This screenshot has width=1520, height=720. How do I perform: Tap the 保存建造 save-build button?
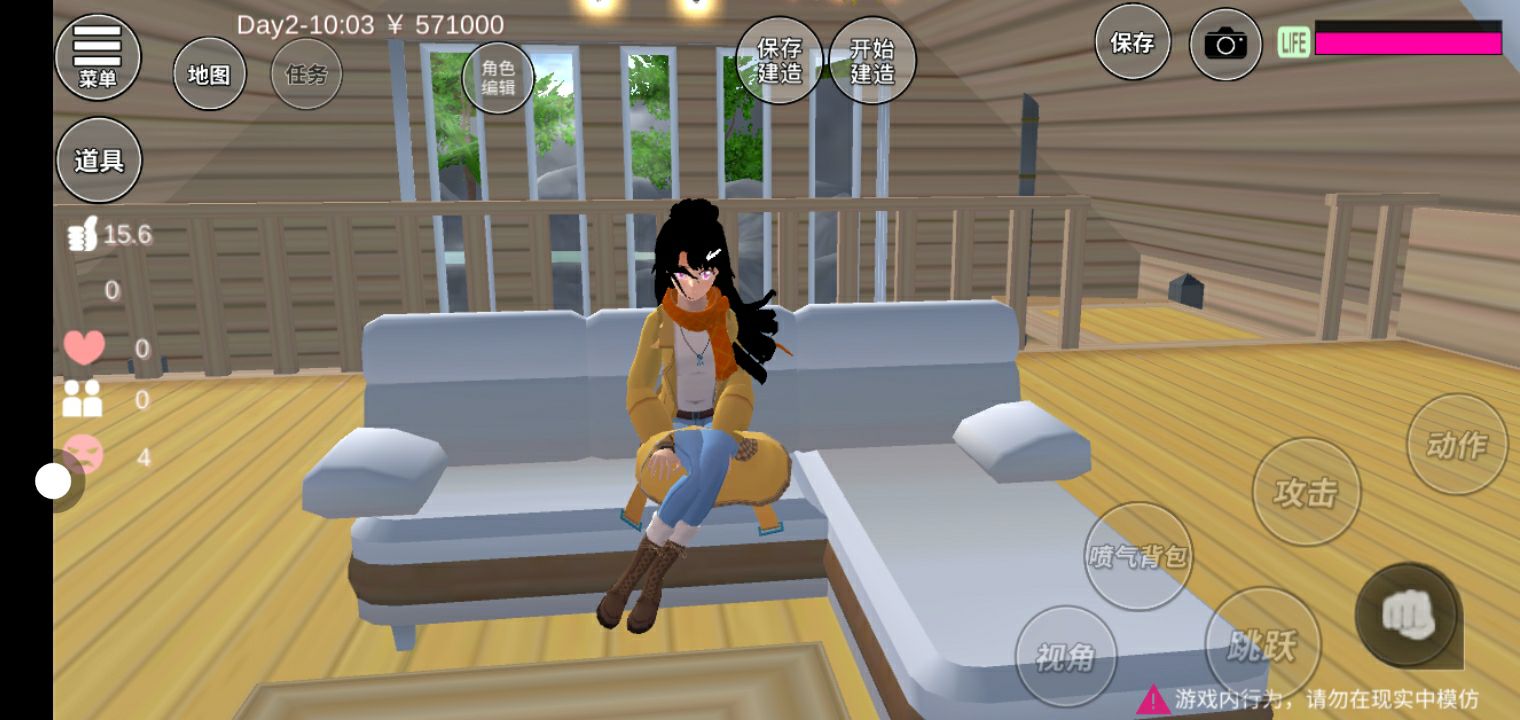(779, 60)
